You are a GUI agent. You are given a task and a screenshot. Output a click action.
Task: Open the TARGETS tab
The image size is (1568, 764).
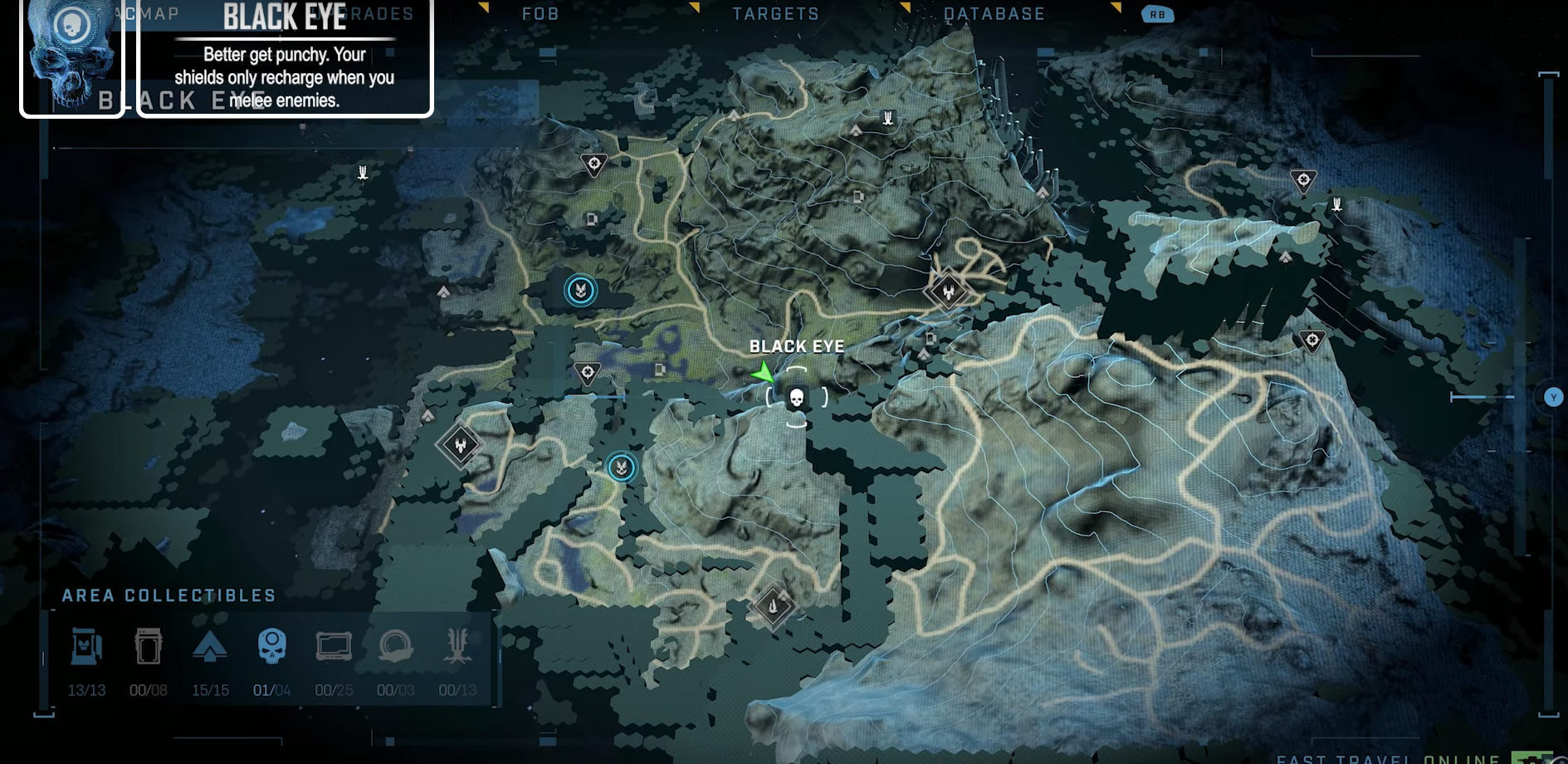click(x=775, y=14)
